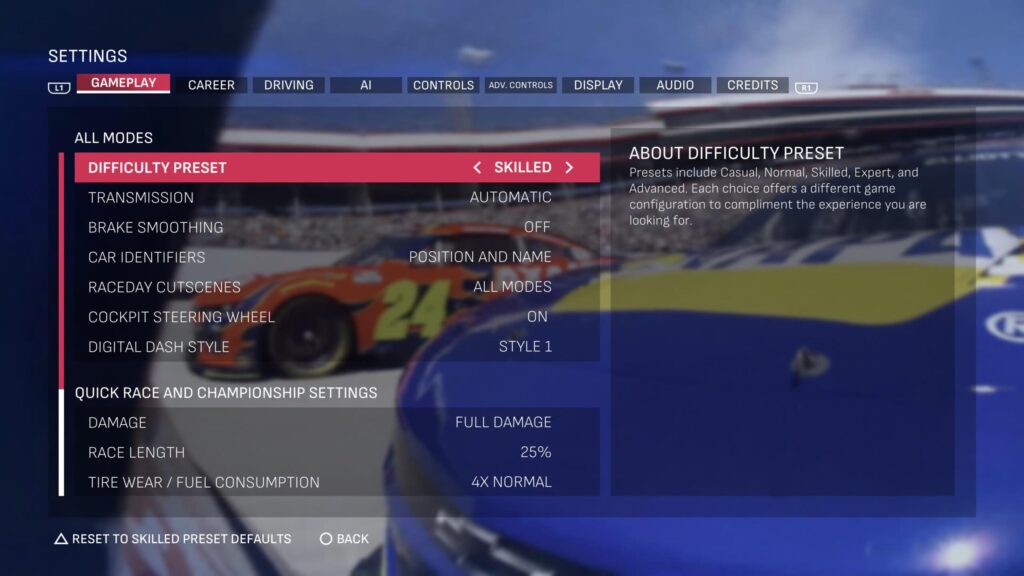Choose the Cockpit Steering Wheel setting
The height and width of the screenshot is (576, 1024).
337,317
